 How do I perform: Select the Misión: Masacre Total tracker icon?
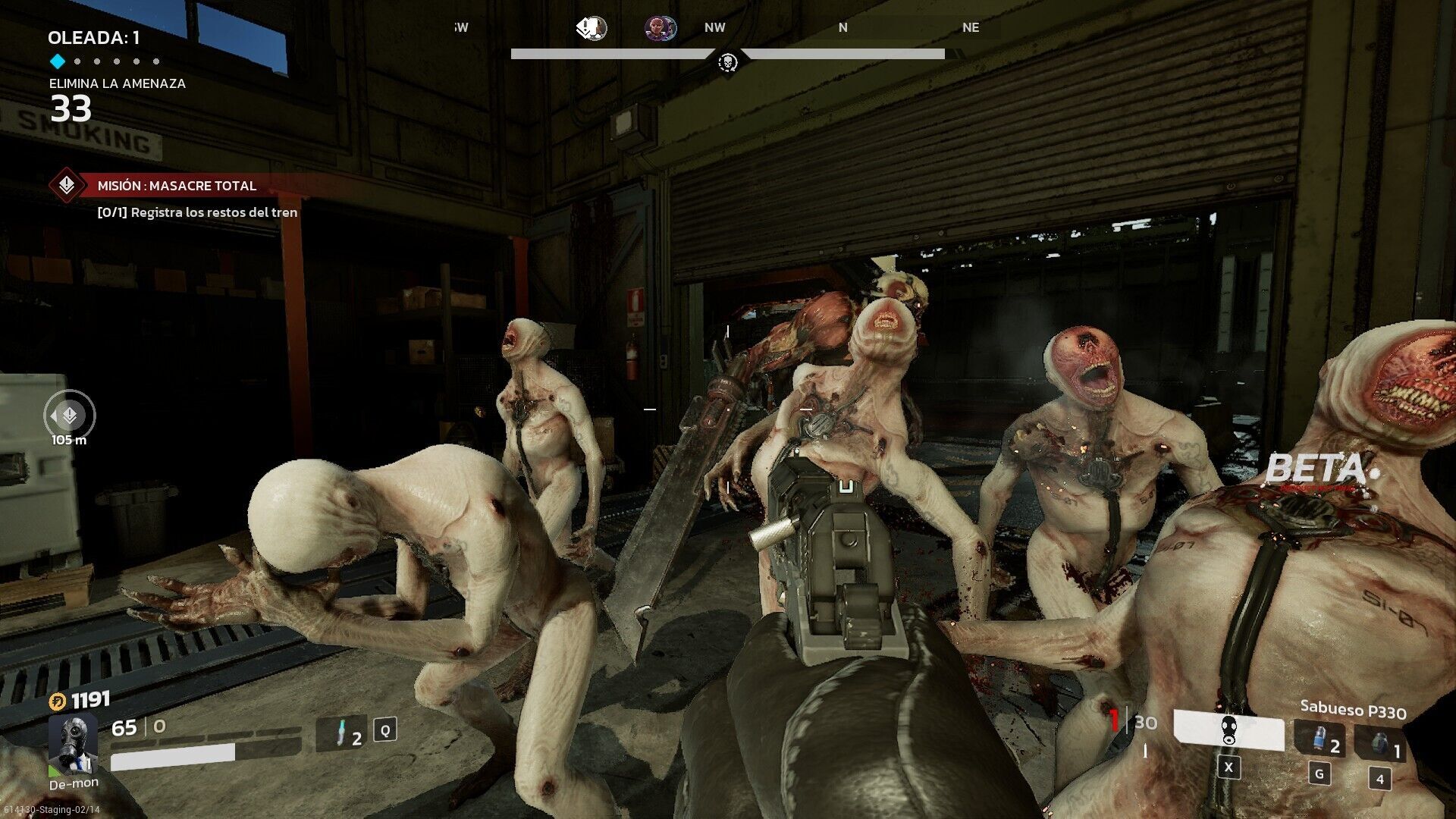click(x=67, y=185)
